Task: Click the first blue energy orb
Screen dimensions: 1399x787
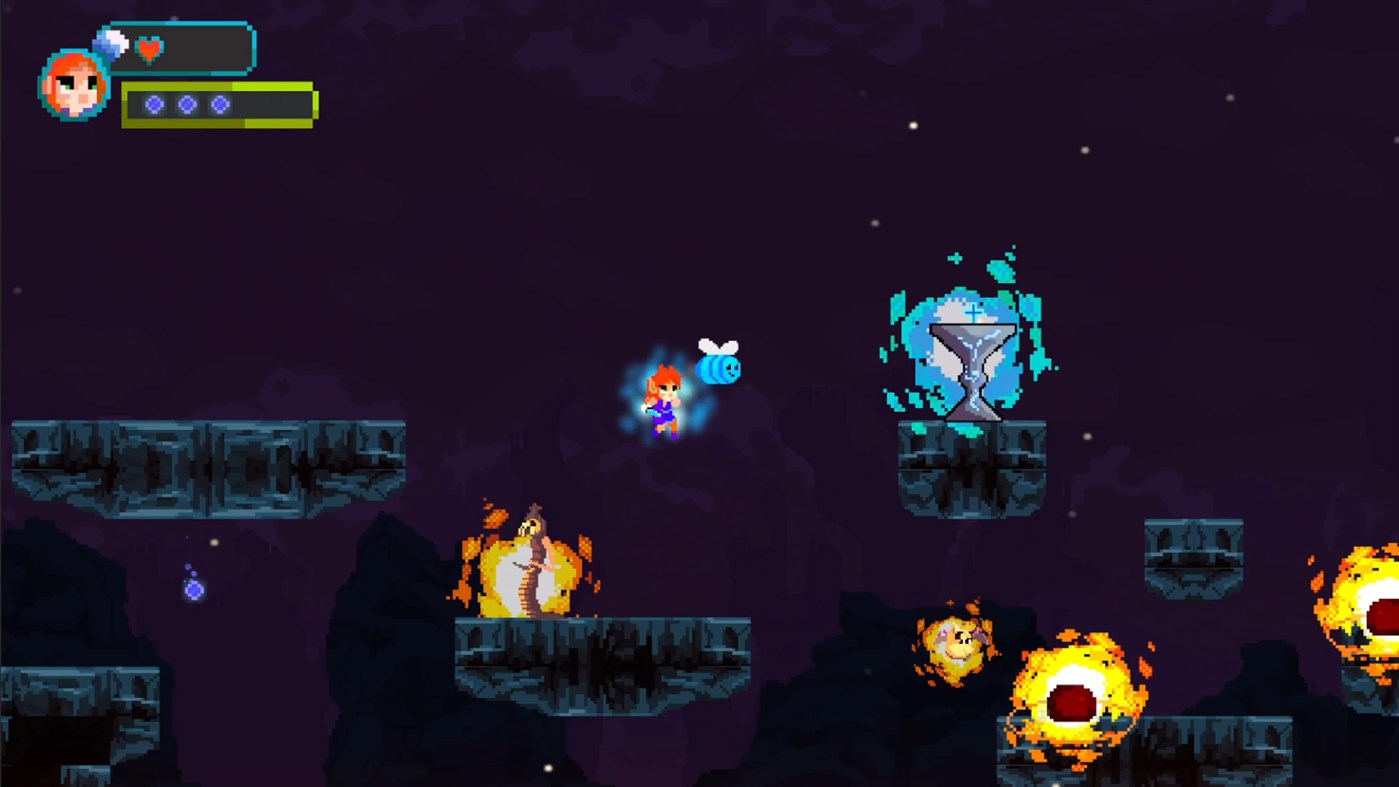Action: click(x=153, y=103)
